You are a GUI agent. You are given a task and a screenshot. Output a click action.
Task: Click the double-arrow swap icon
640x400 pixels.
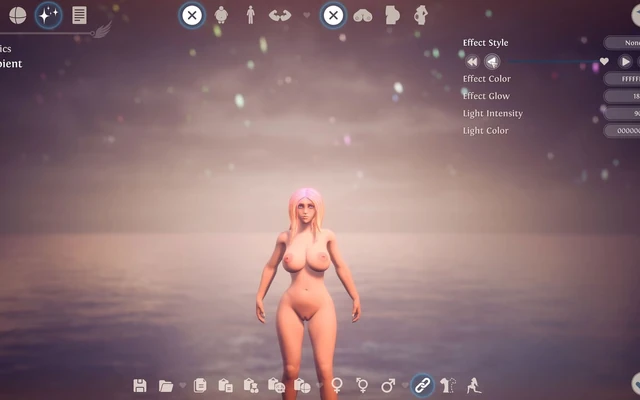tap(279, 15)
